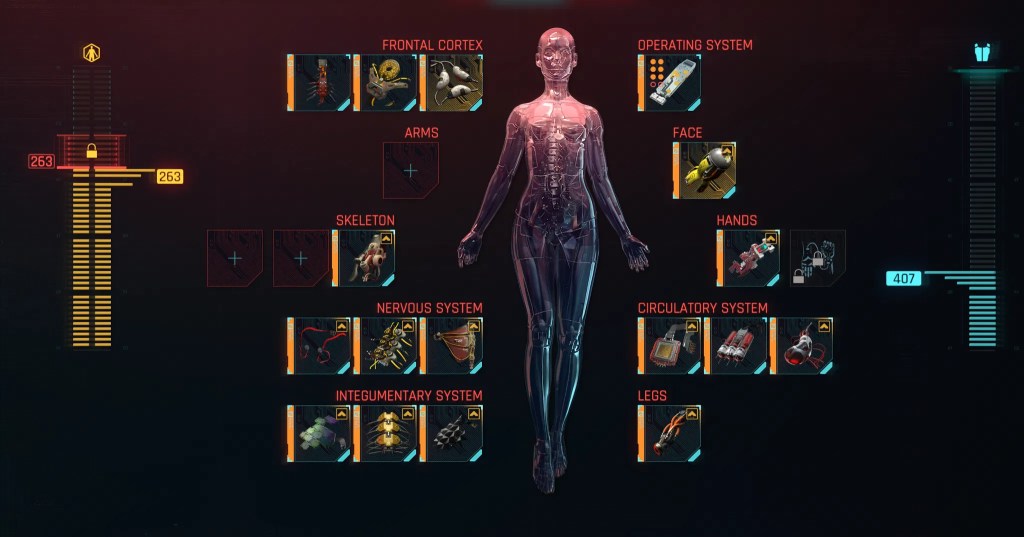Open the golden armor Integumentary System implant
The width and height of the screenshot is (1024, 537).
(x=386, y=434)
